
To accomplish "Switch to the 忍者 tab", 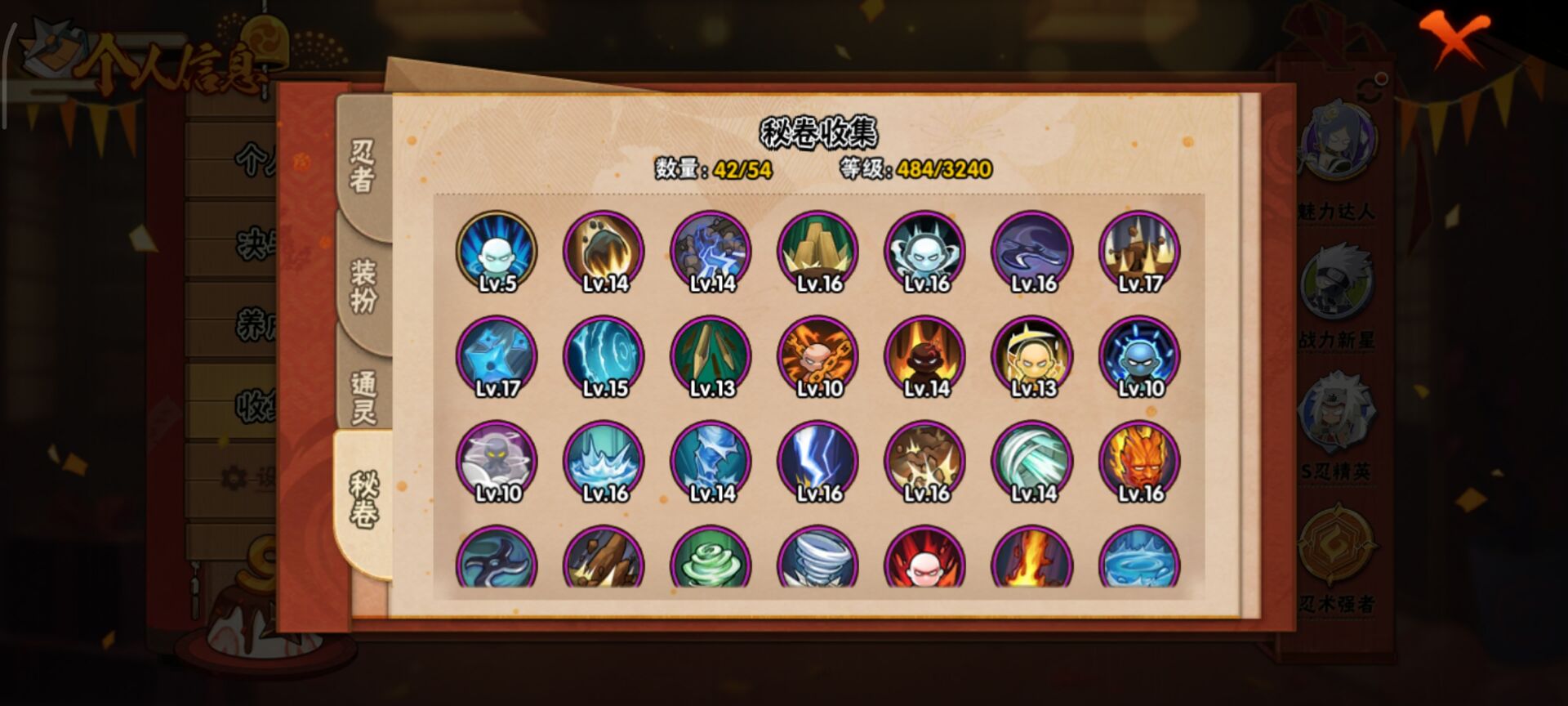I will (363, 165).
